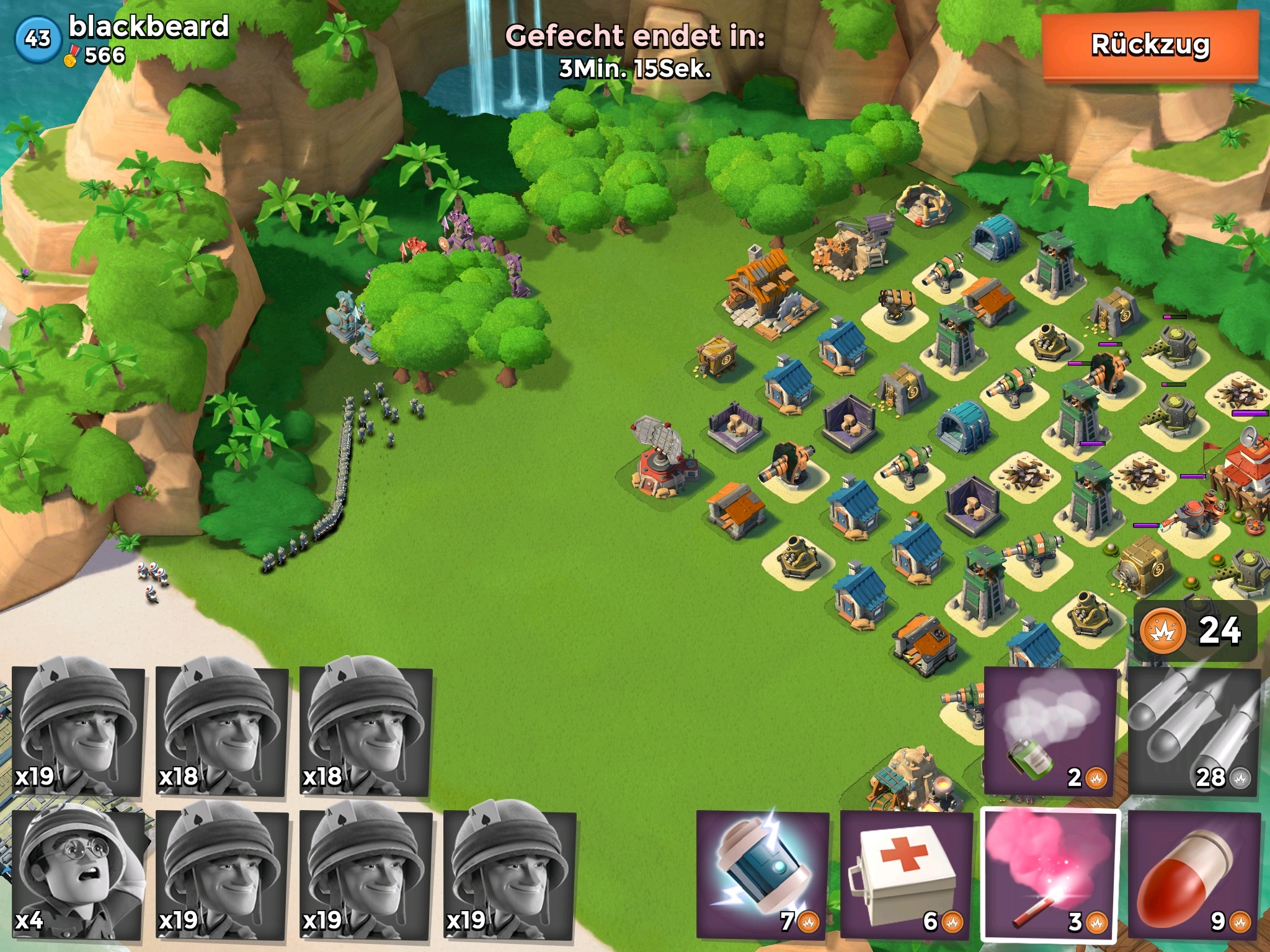Tap the Rückzug retreat button
1270x952 pixels.
(x=1150, y=46)
